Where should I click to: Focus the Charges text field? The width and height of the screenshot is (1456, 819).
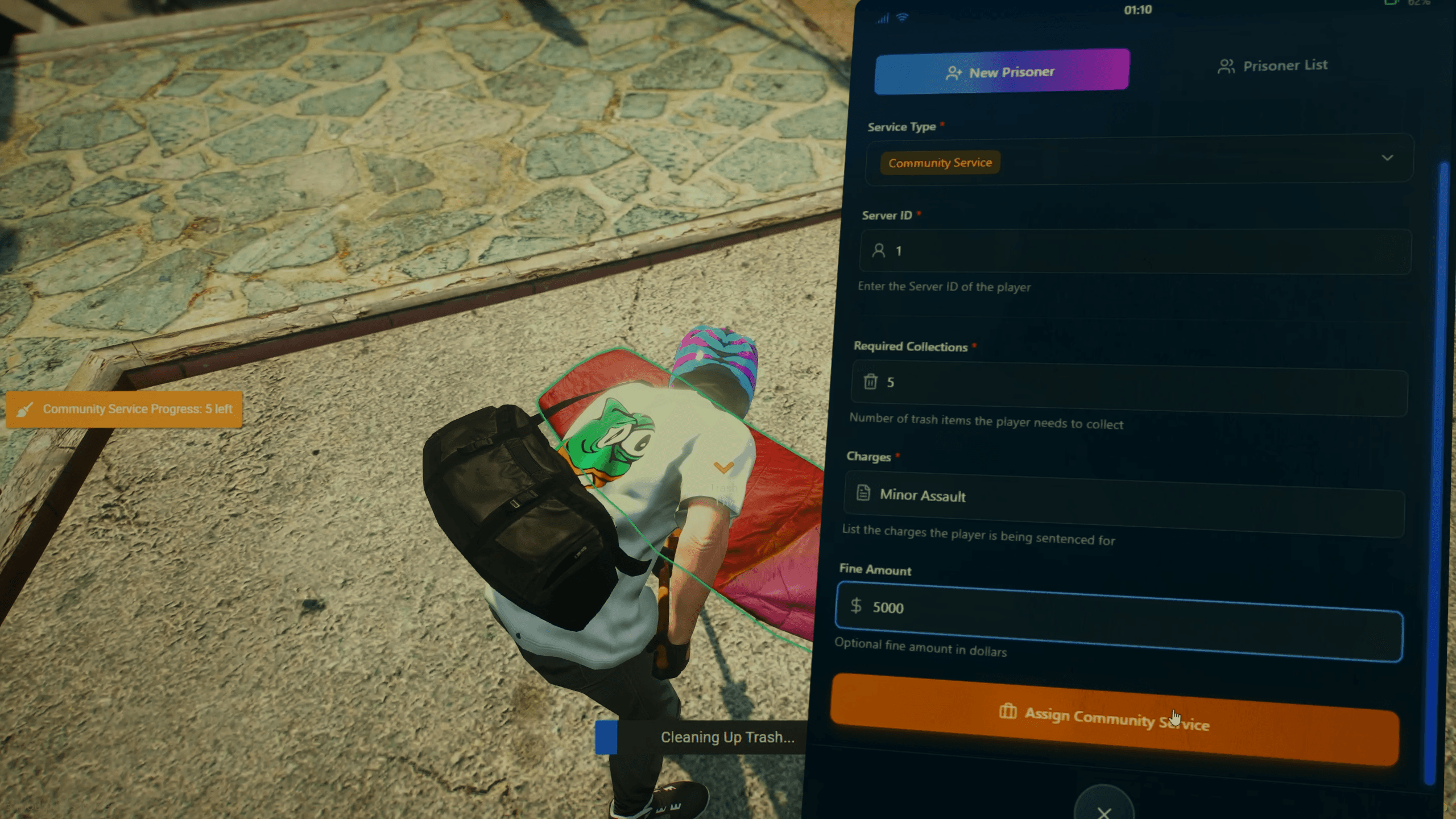pos(1123,502)
